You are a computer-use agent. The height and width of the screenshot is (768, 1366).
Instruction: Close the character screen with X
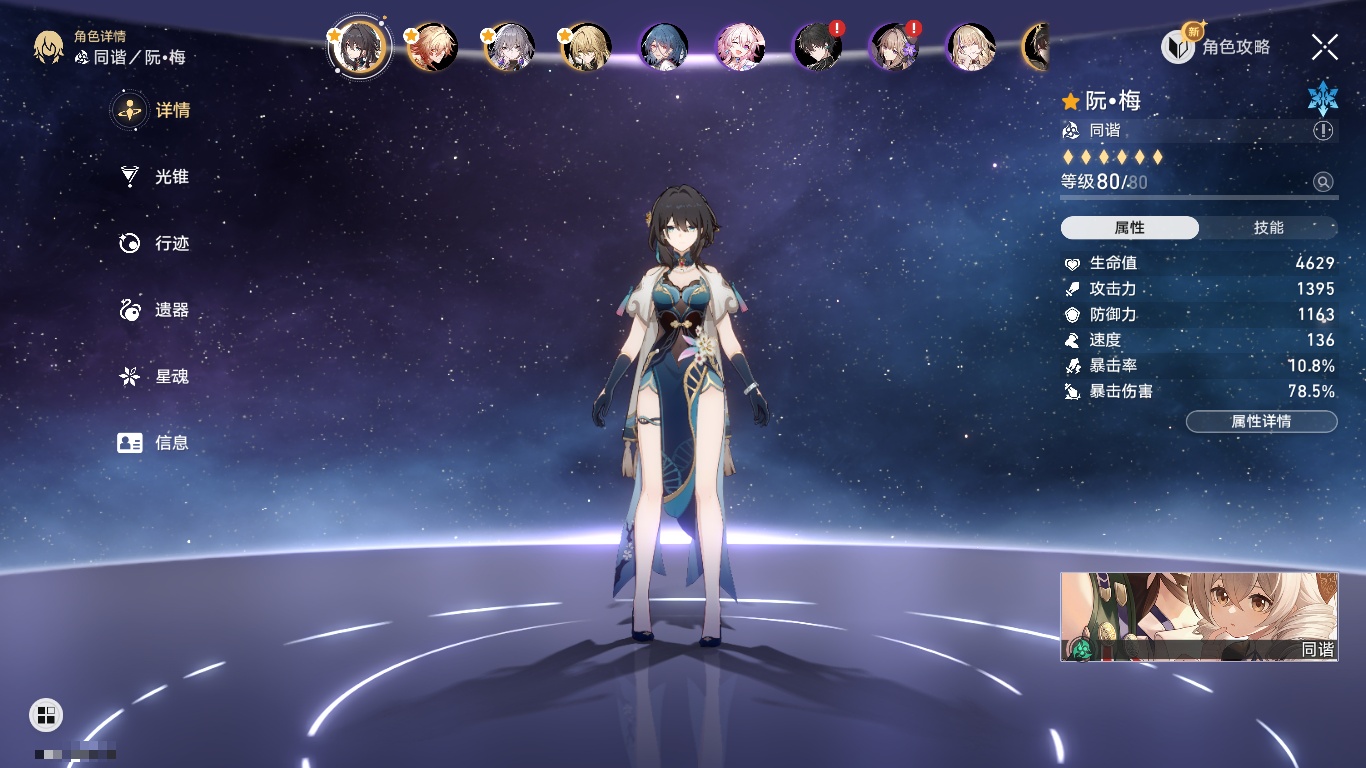point(1324,47)
